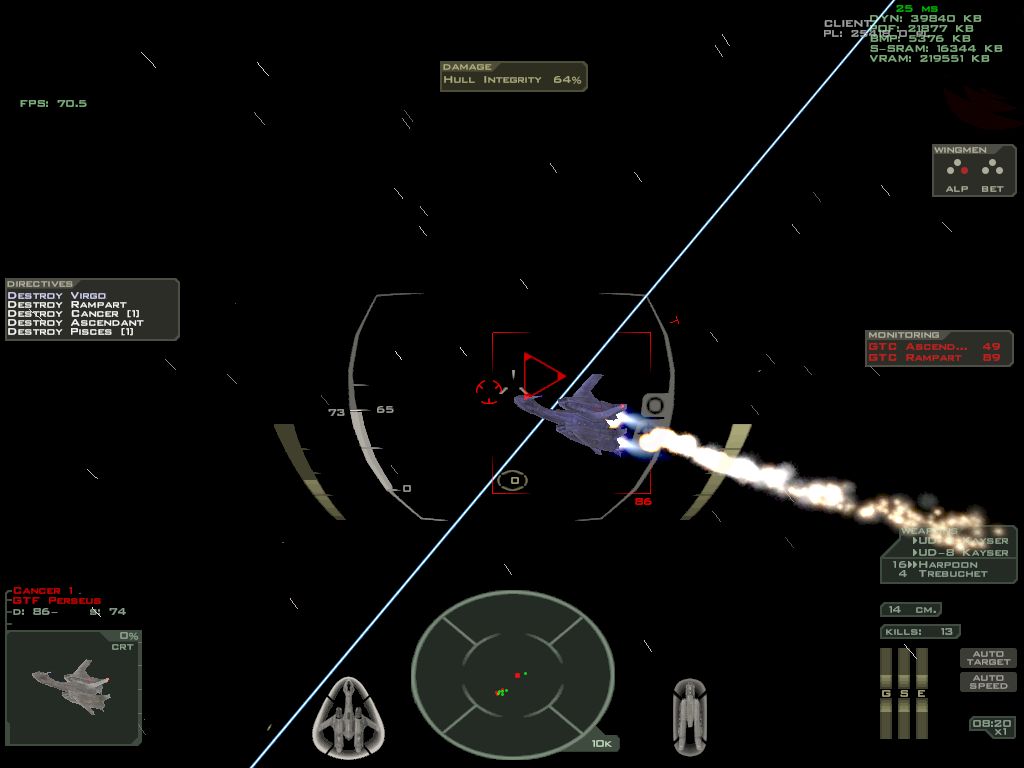Click the circular radar display
Screen dimensions: 1024x768
tap(512, 668)
